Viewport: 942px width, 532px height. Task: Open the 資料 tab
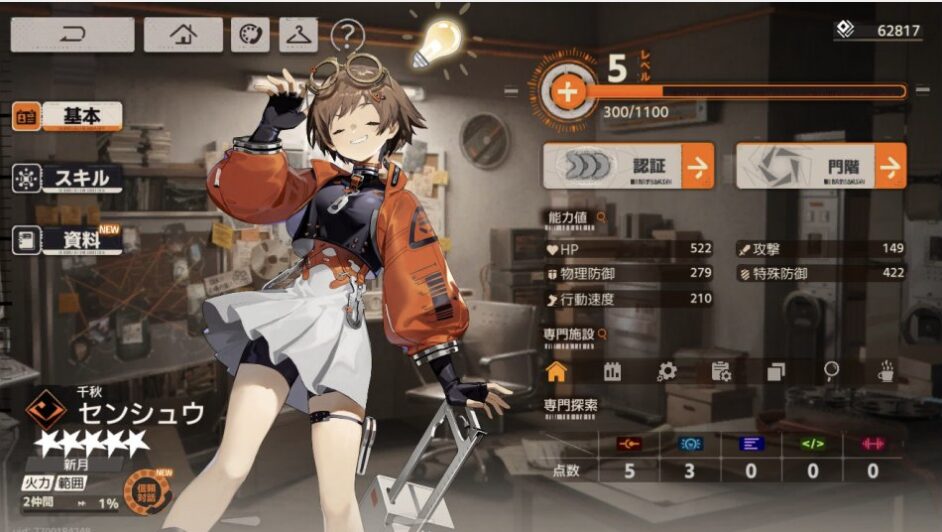pyautogui.click(x=68, y=240)
